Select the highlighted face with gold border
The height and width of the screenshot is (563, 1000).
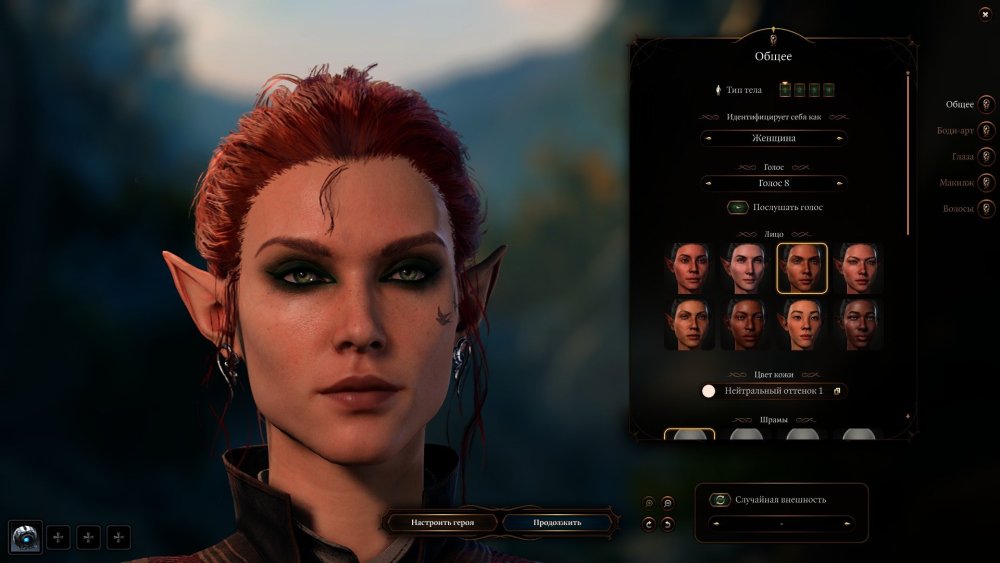pyautogui.click(x=802, y=268)
